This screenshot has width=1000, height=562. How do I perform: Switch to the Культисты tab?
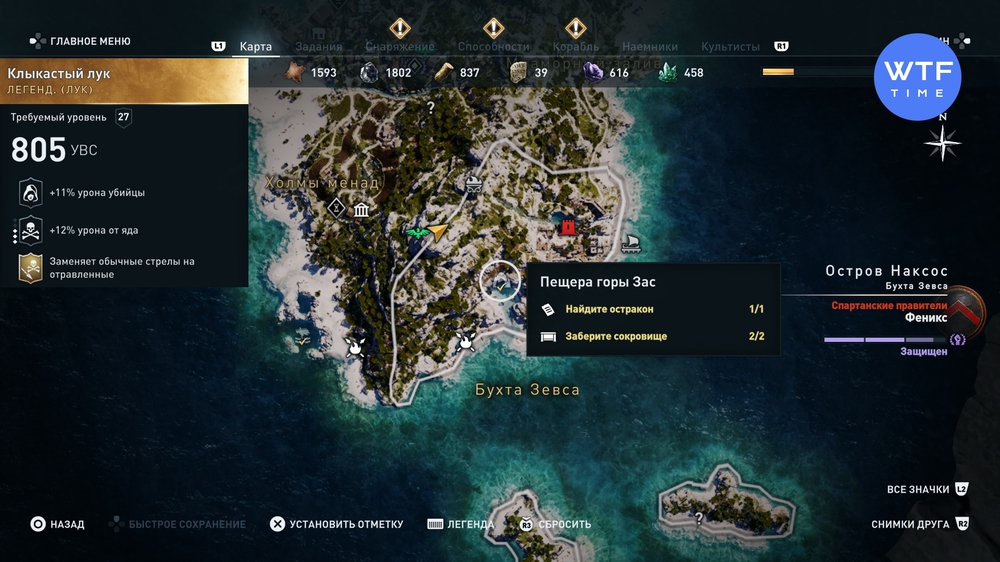730,47
